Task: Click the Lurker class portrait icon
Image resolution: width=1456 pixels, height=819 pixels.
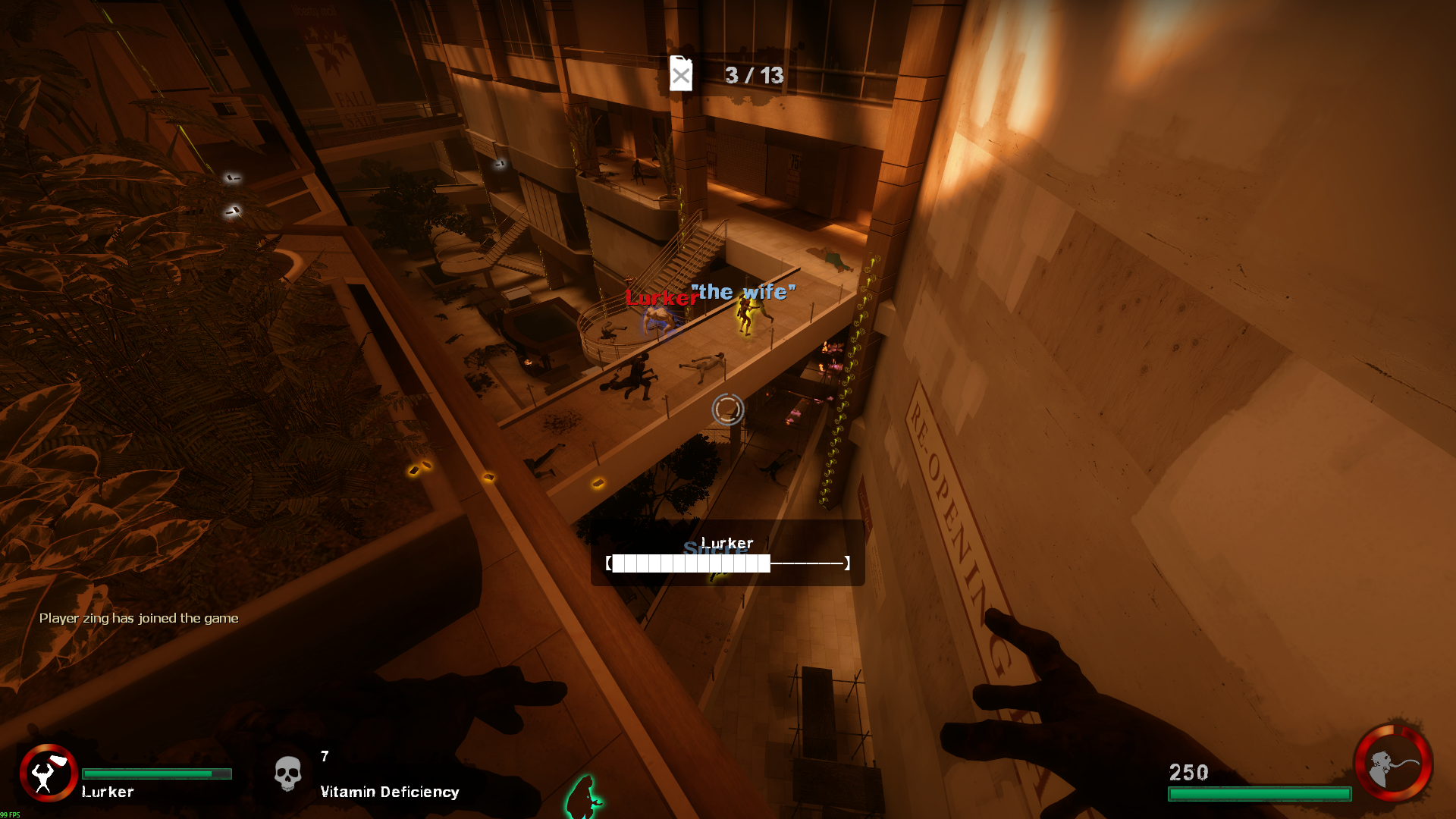Action: [48, 773]
